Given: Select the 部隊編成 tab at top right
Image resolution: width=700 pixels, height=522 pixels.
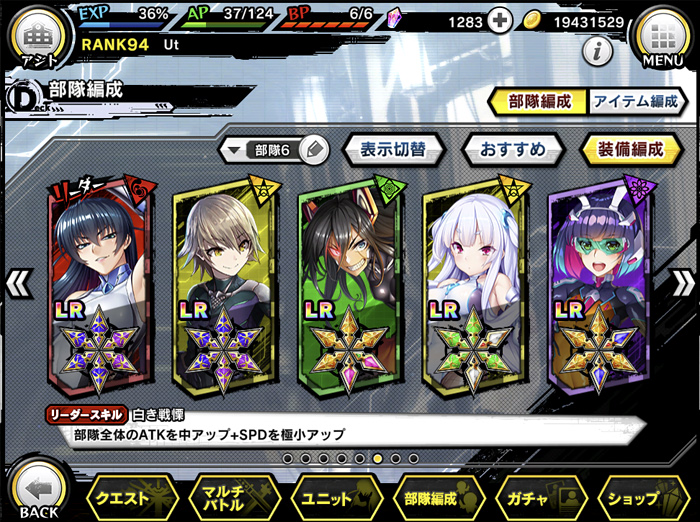Looking at the screenshot, I should click(536, 101).
